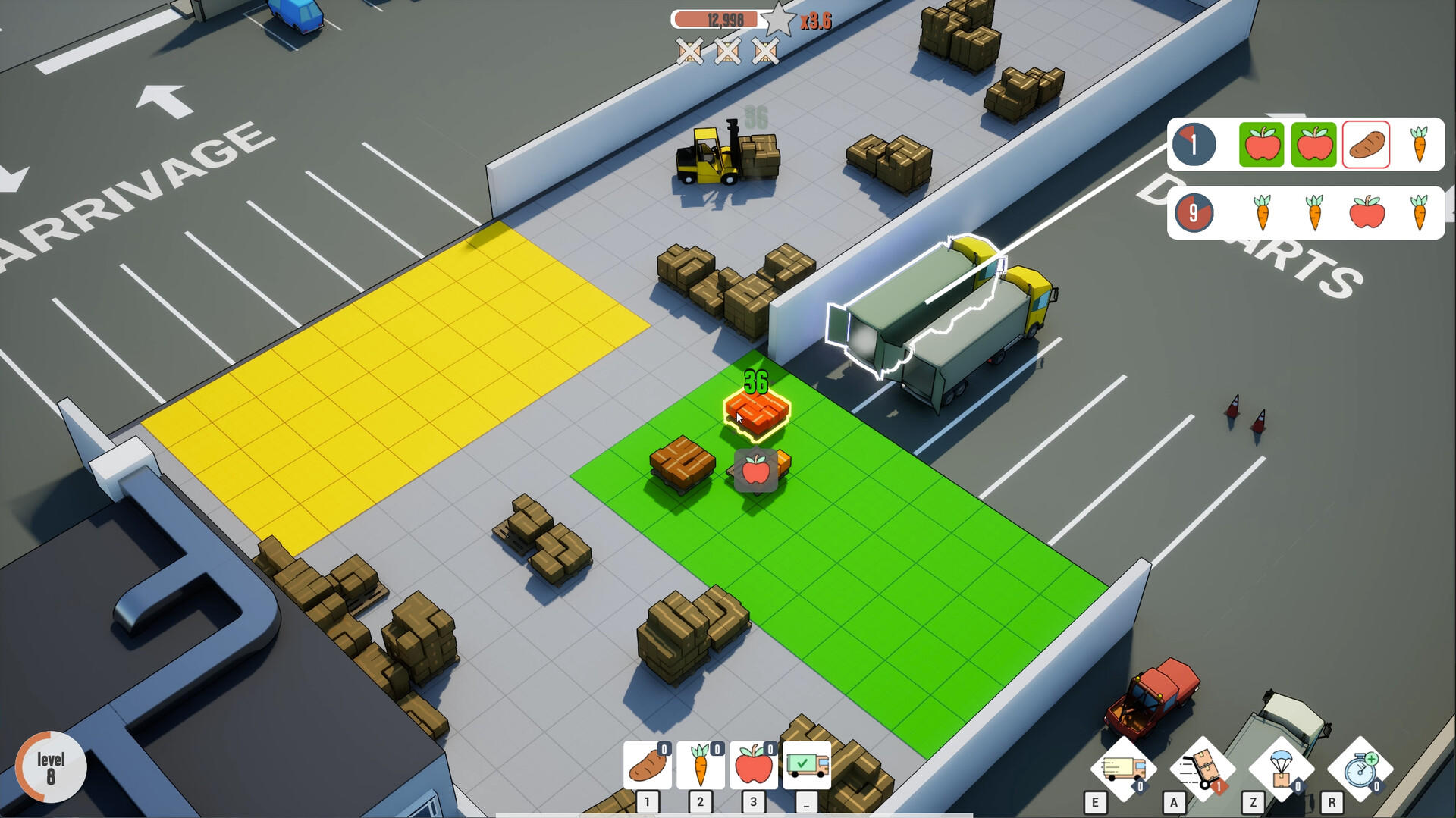Select the order 9 request panel
1456x818 pixels.
tap(1304, 213)
